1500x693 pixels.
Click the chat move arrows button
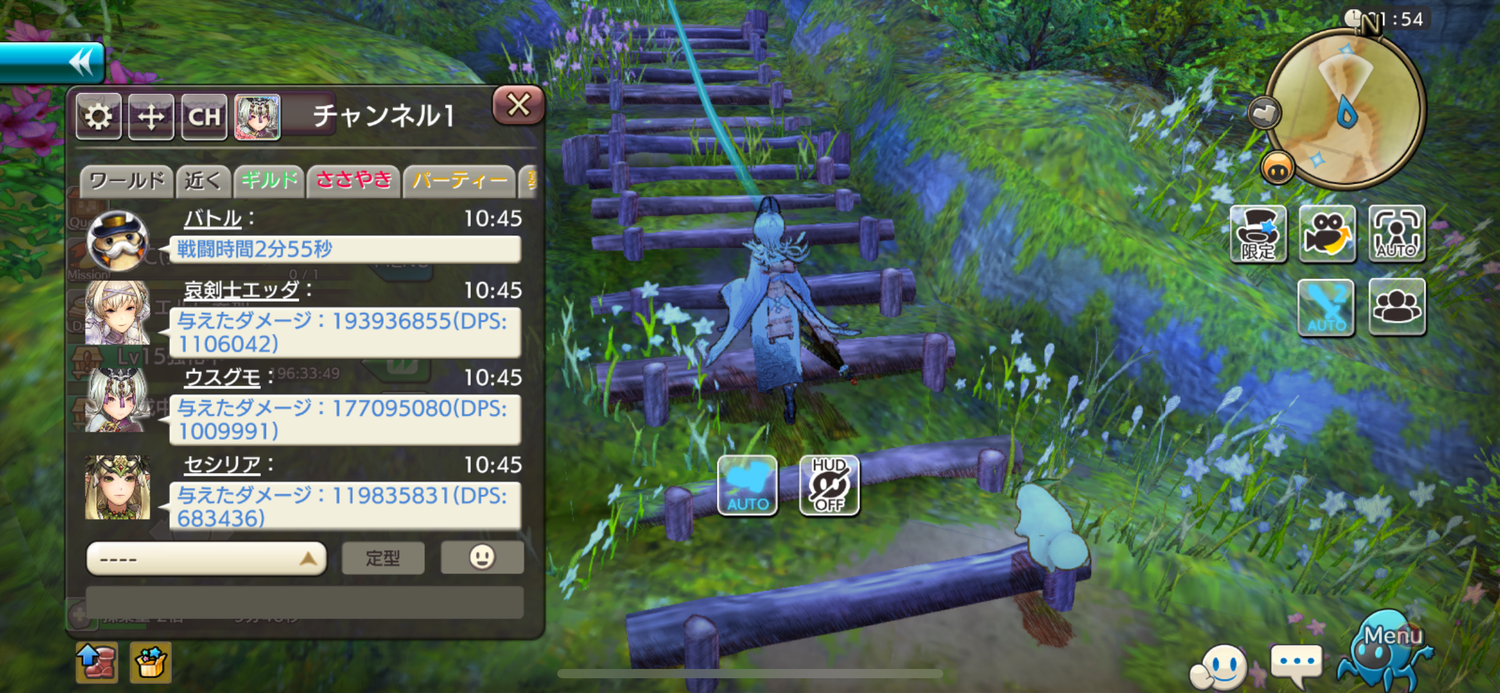click(151, 117)
